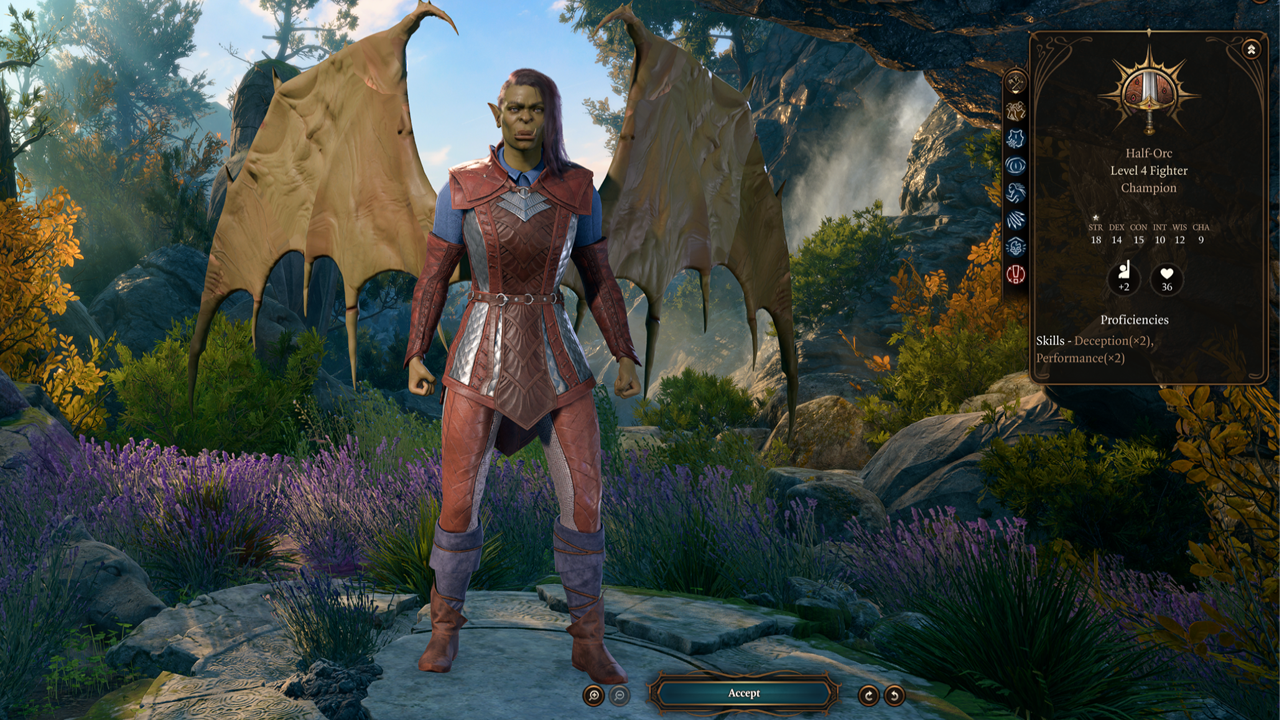Zoom out with the magnifier minus button

pos(620,695)
